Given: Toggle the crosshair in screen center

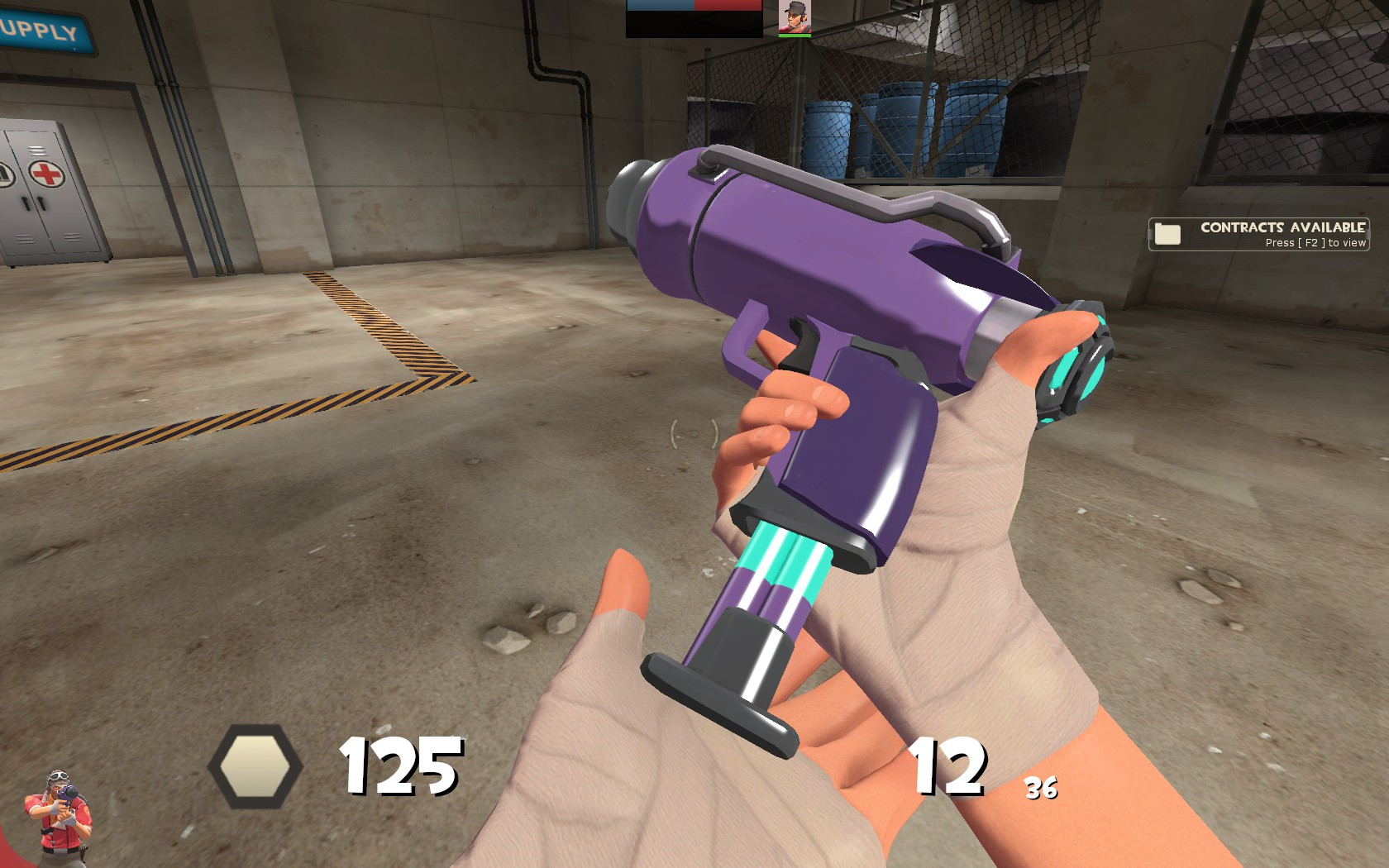Looking at the screenshot, I should (x=694, y=432).
